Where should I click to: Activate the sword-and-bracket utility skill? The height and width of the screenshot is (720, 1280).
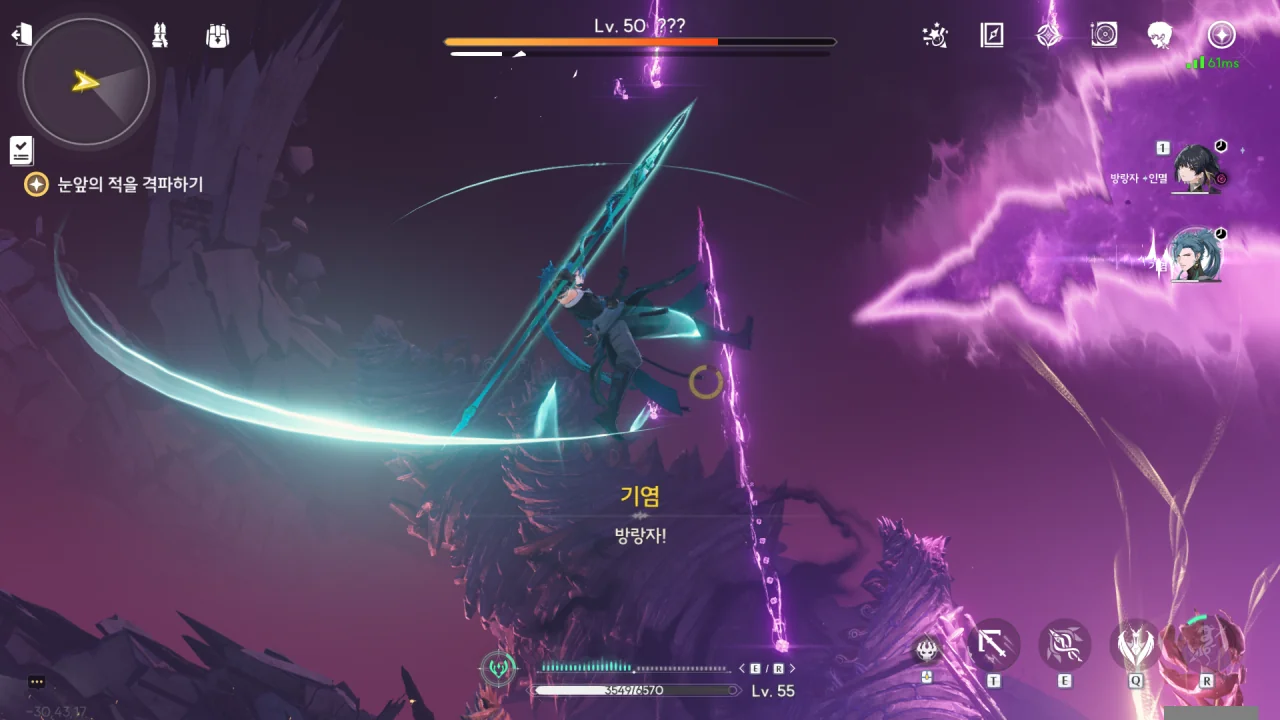994,646
